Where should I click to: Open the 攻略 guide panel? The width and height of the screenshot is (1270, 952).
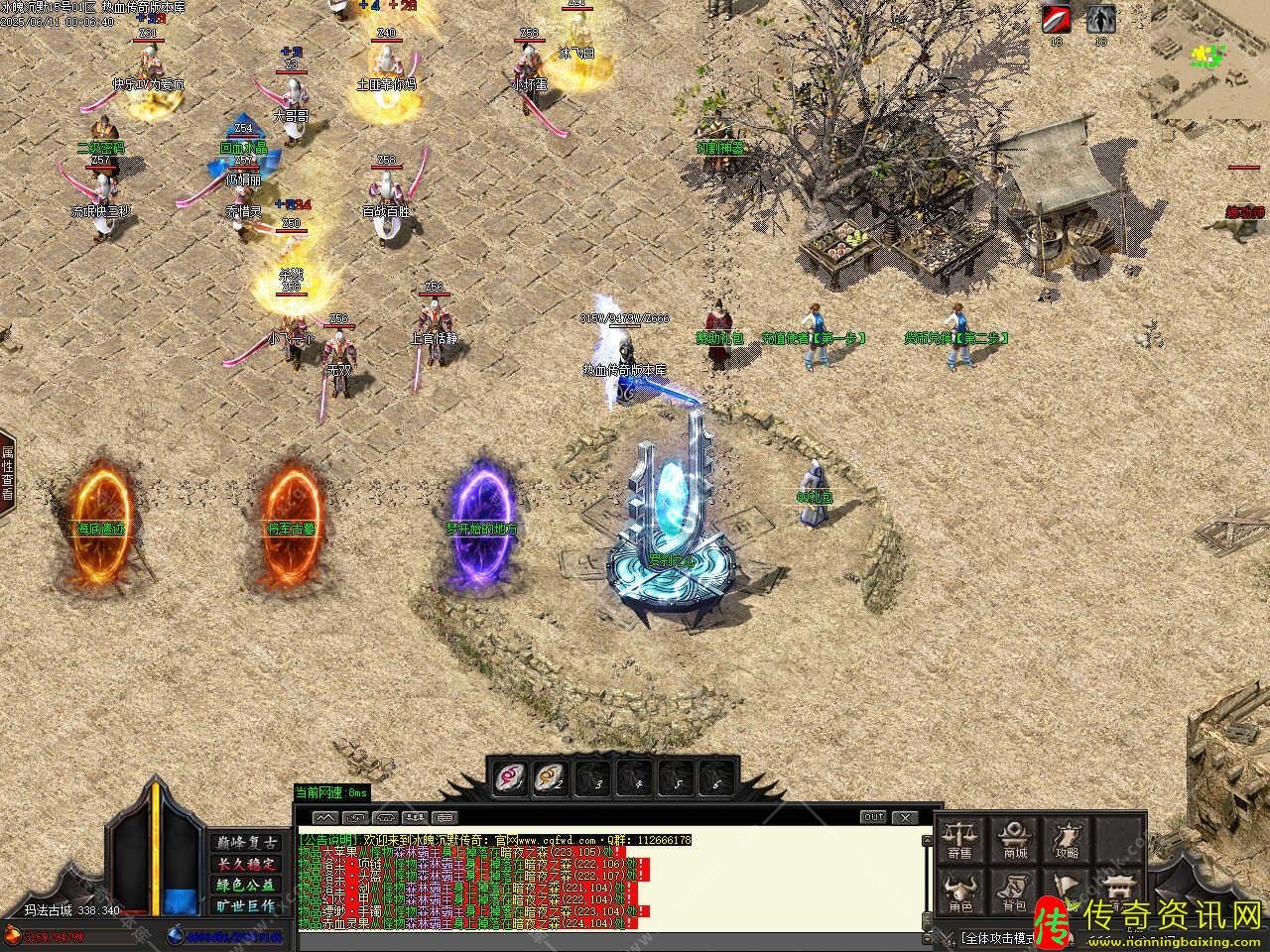(x=1068, y=839)
